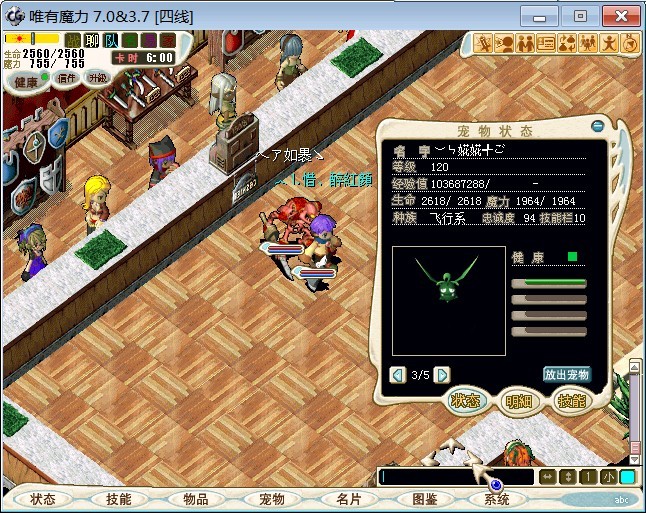Switch to the pet panel 明細 tab
Screen dimensions: 646x513
pyautogui.click(x=518, y=401)
